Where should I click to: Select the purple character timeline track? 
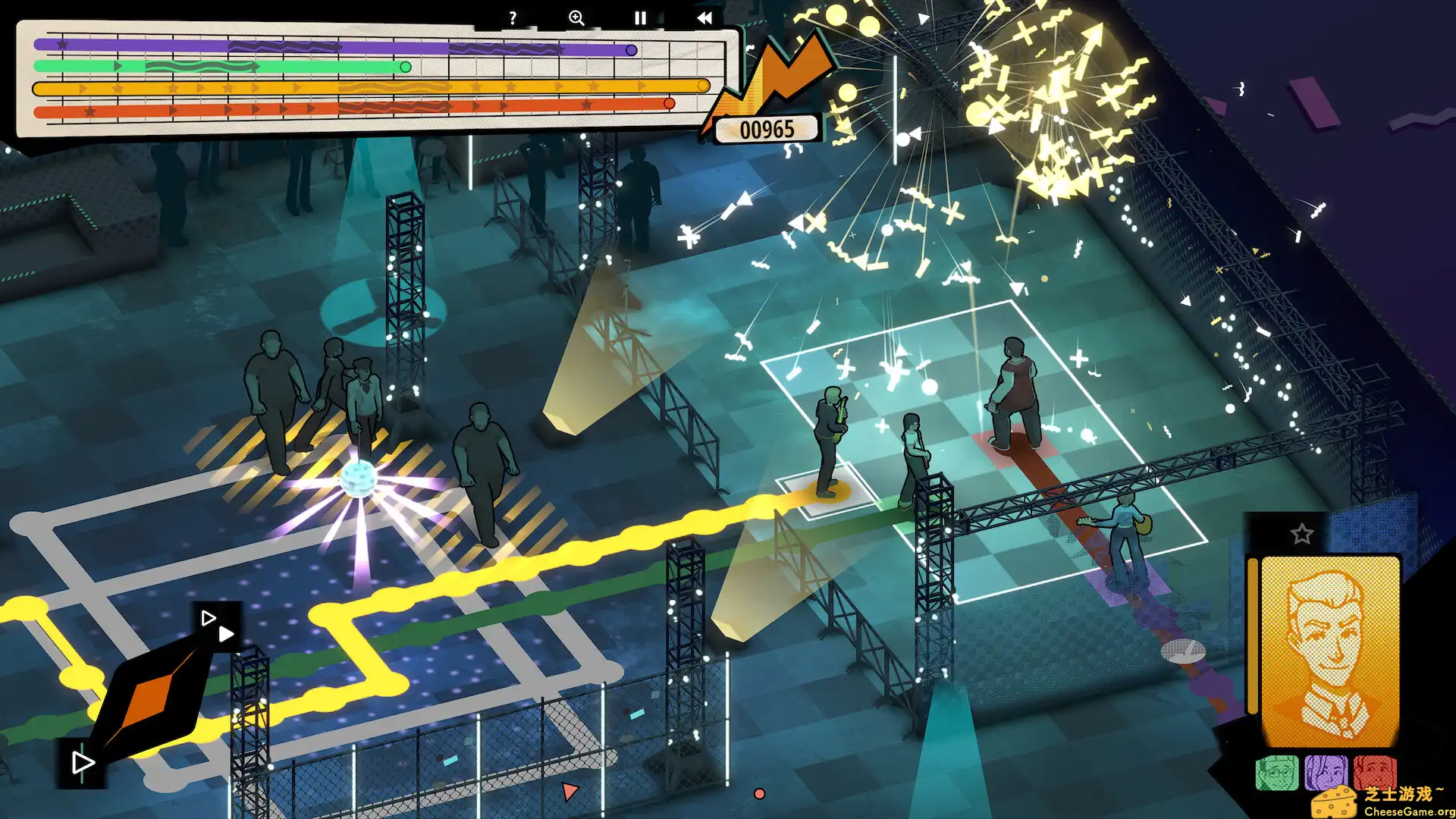pos(334,47)
